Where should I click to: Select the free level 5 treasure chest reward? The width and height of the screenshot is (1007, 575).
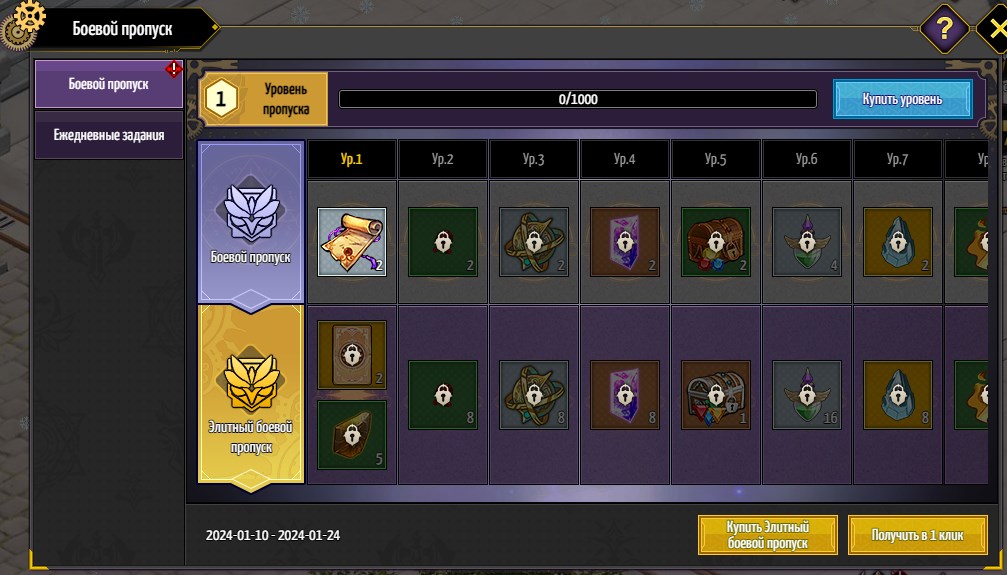715,241
